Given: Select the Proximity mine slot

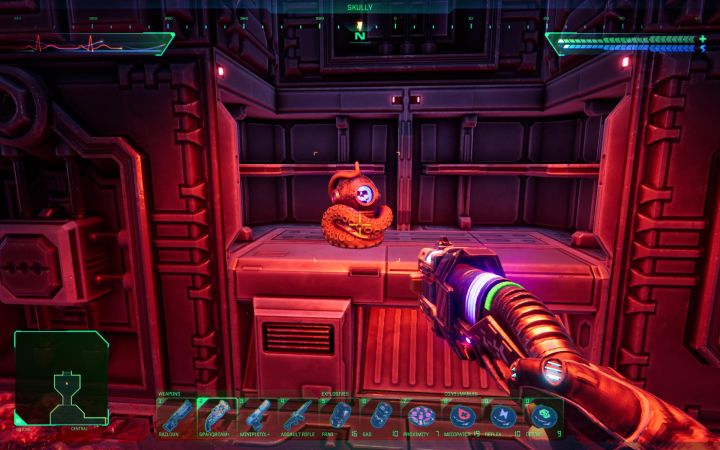Looking at the screenshot, I should click(x=421, y=414).
